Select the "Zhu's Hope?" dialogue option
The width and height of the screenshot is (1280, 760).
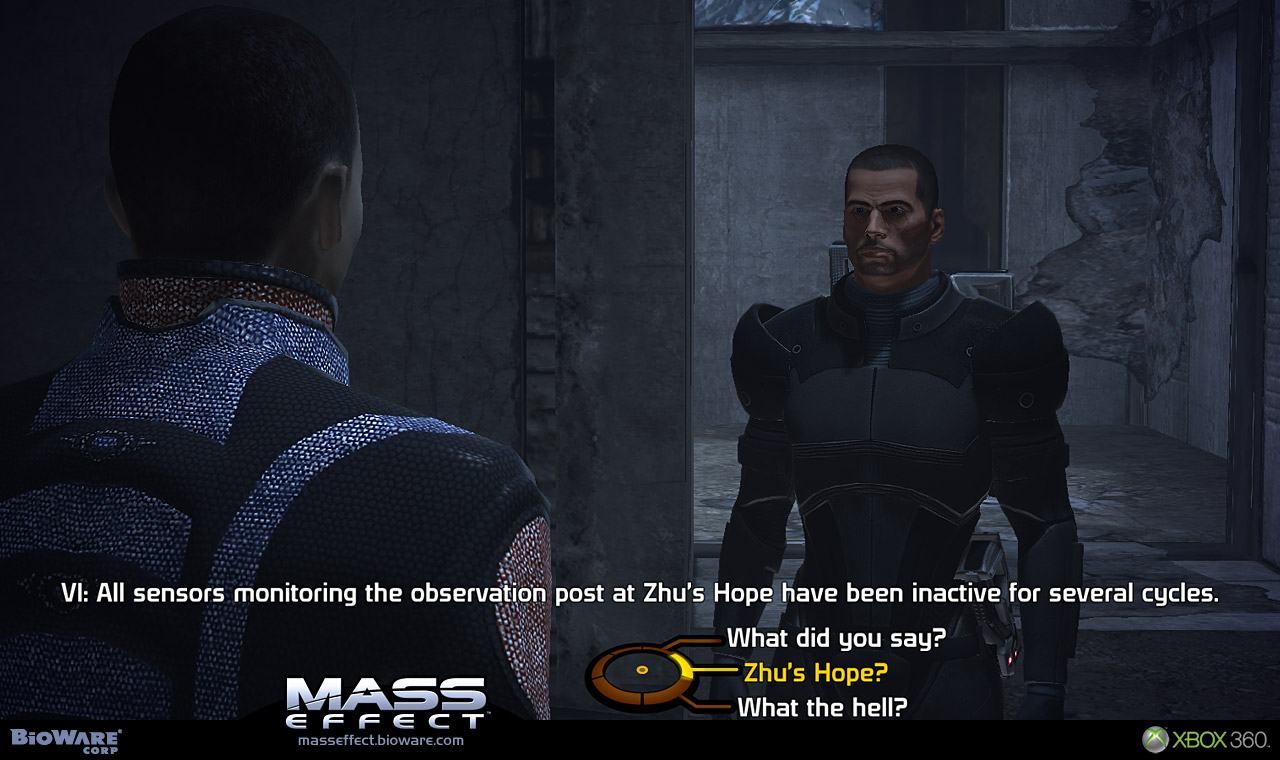[815, 673]
